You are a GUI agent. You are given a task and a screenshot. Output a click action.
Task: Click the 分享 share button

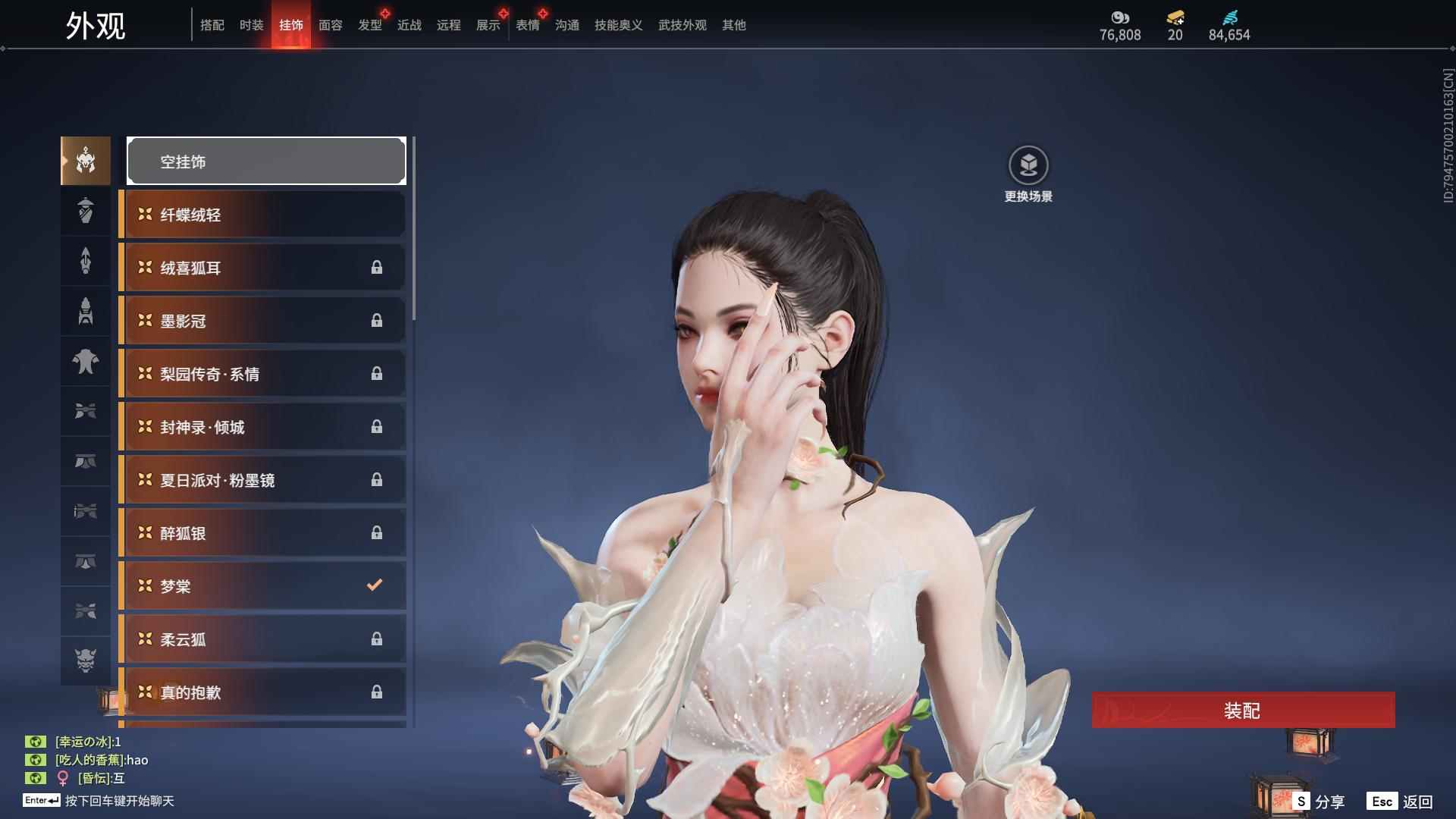click(x=1319, y=802)
